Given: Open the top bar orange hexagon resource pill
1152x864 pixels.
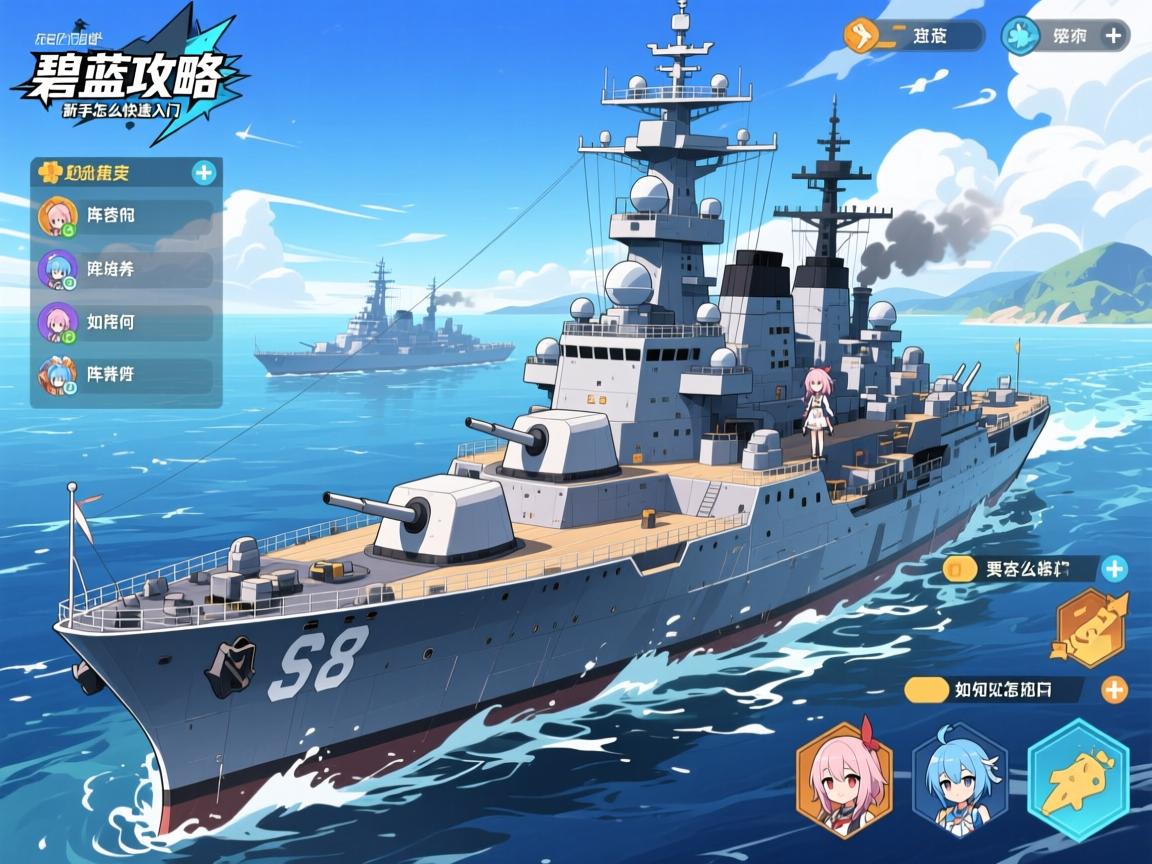Looking at the screenshot, I should [913, 36].
